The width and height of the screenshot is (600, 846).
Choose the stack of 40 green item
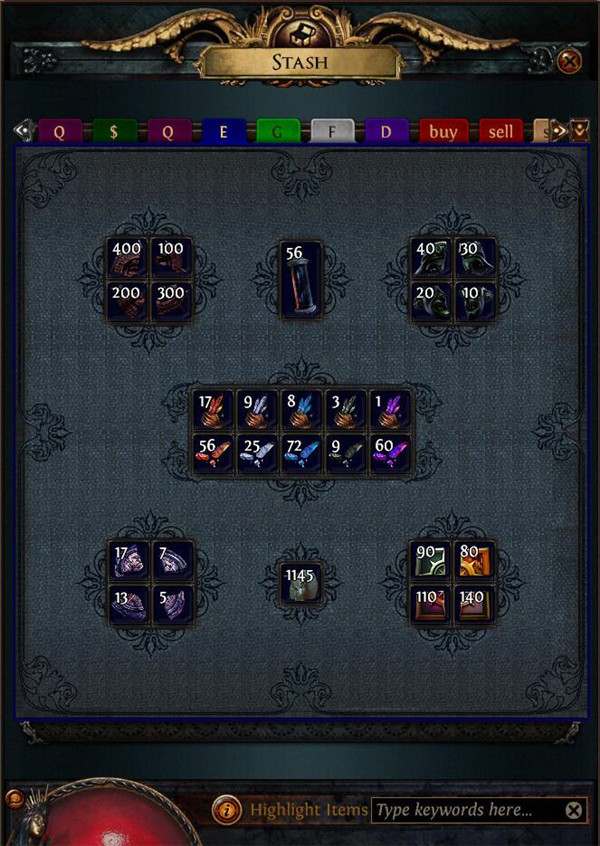tap(432, 258)
